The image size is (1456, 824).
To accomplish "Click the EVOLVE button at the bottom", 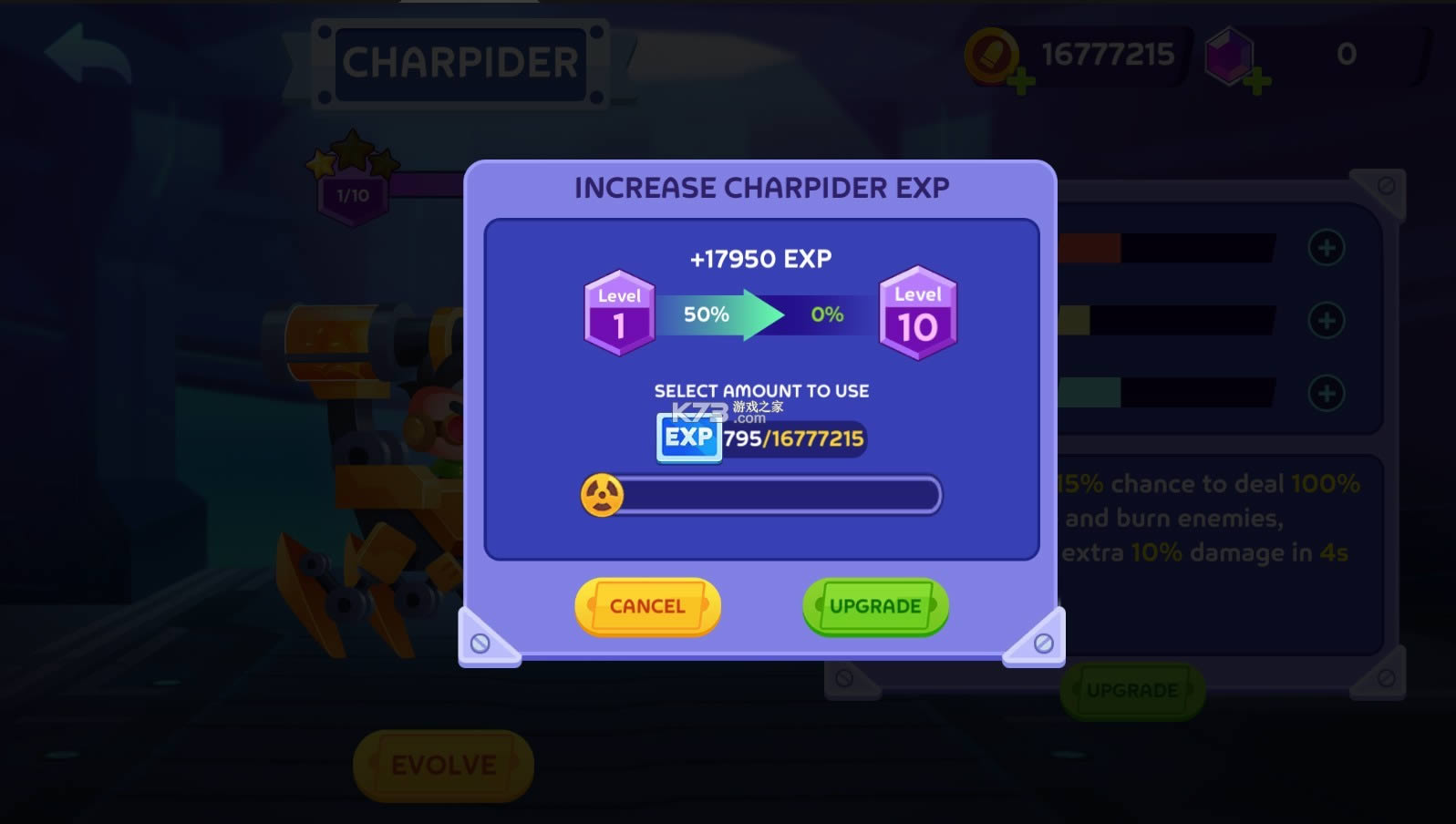I will click(x=443, y=765).
